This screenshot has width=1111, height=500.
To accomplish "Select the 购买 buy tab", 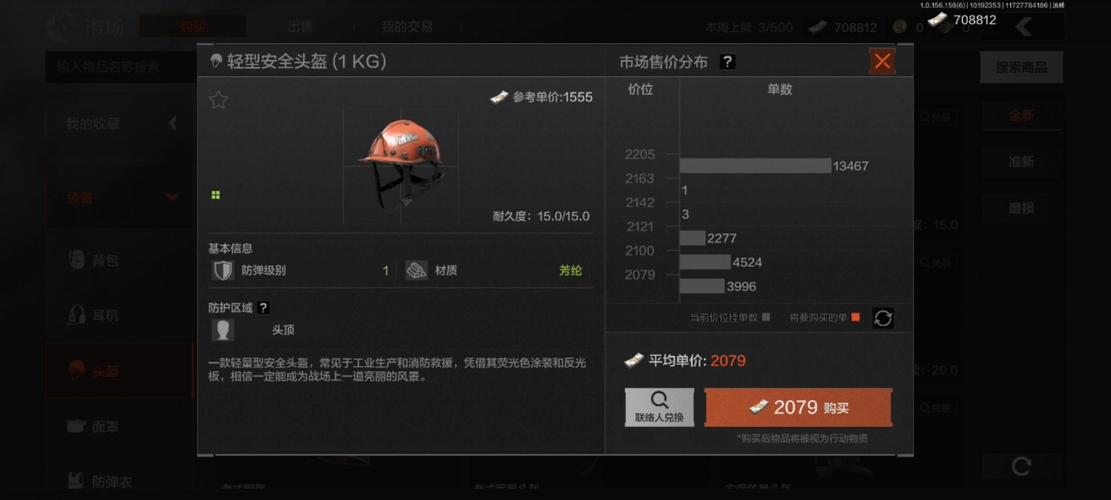I will (x=192, y=27).
